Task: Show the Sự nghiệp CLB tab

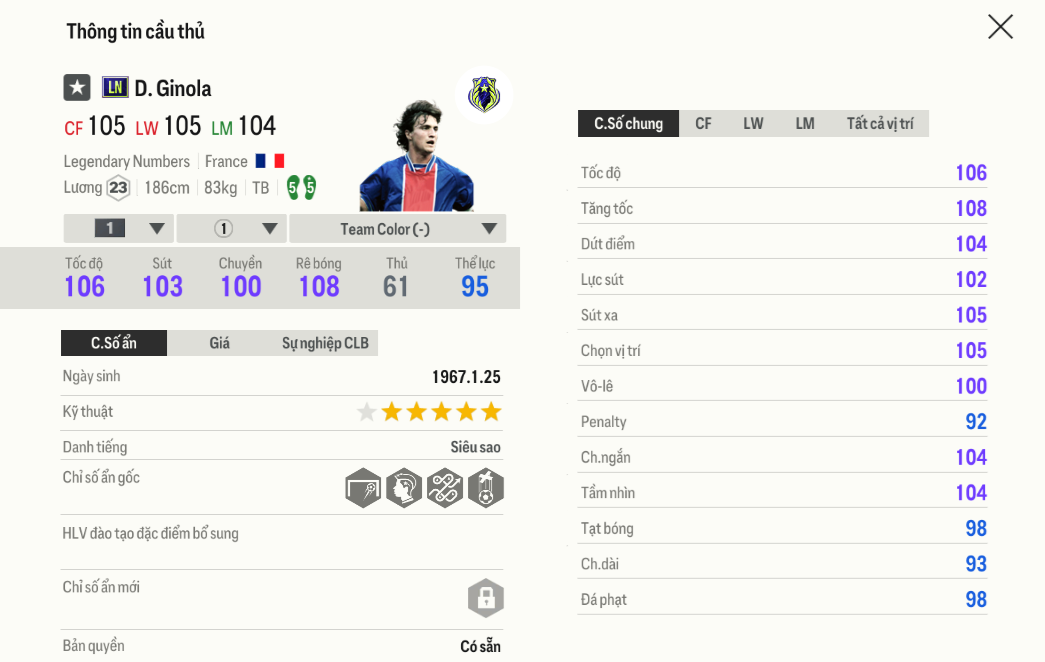Action: pyautogui.click(x=325, y=343)
